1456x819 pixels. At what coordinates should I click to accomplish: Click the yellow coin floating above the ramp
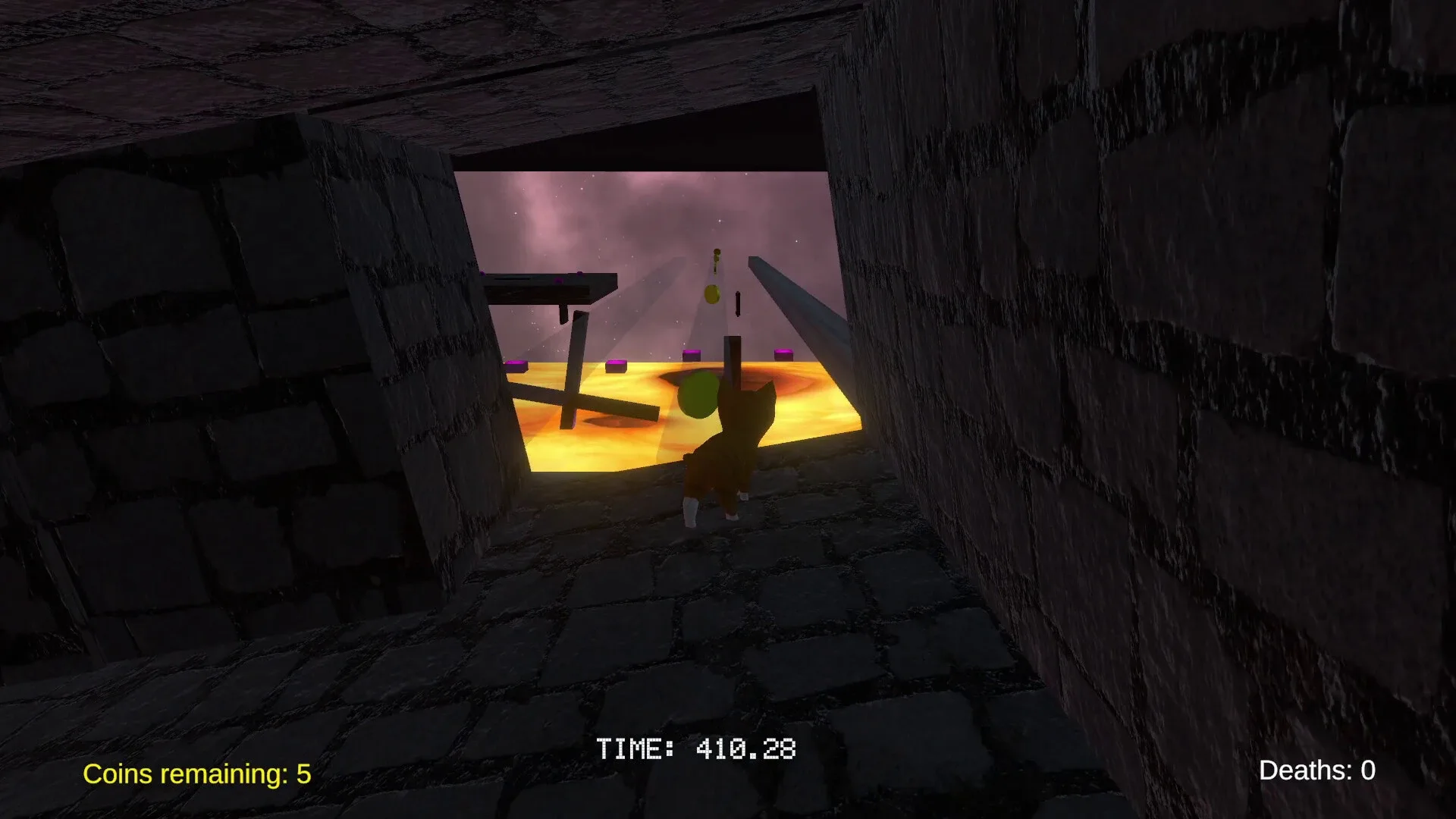point(711,296)
